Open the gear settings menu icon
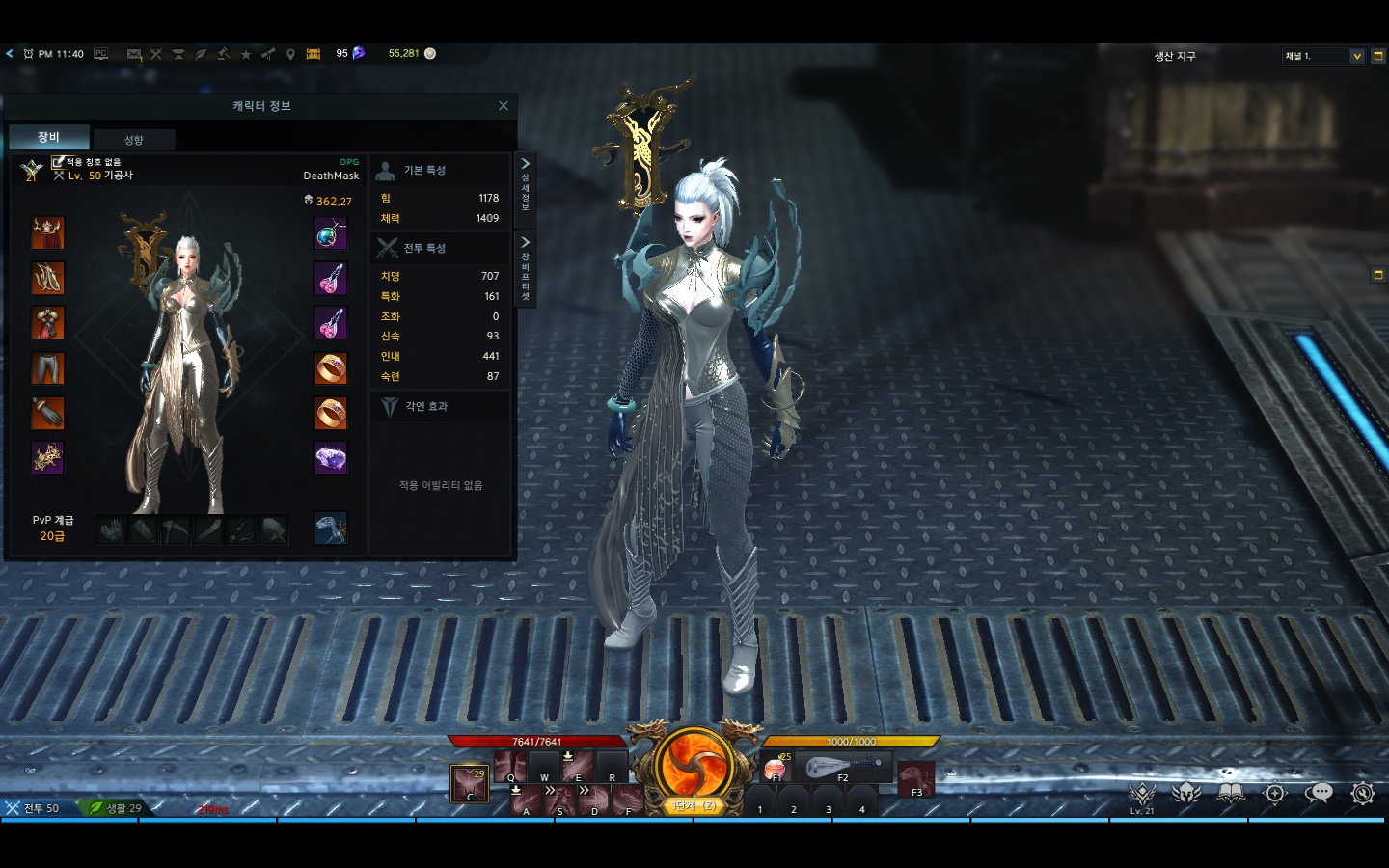This screenshot has height=868, width=1389. [x=1362, y=793]
